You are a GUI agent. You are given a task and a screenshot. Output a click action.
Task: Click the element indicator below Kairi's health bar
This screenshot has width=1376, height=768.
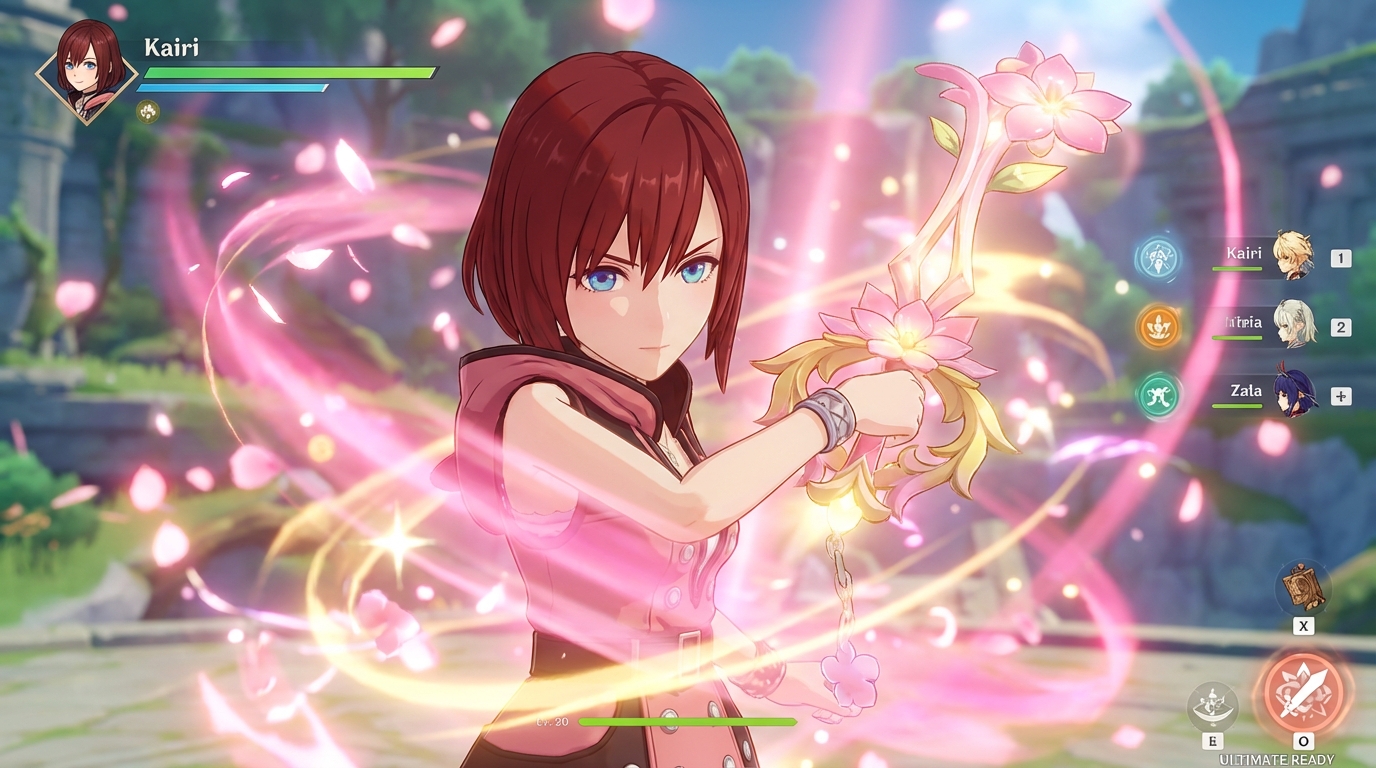[150, 111]
